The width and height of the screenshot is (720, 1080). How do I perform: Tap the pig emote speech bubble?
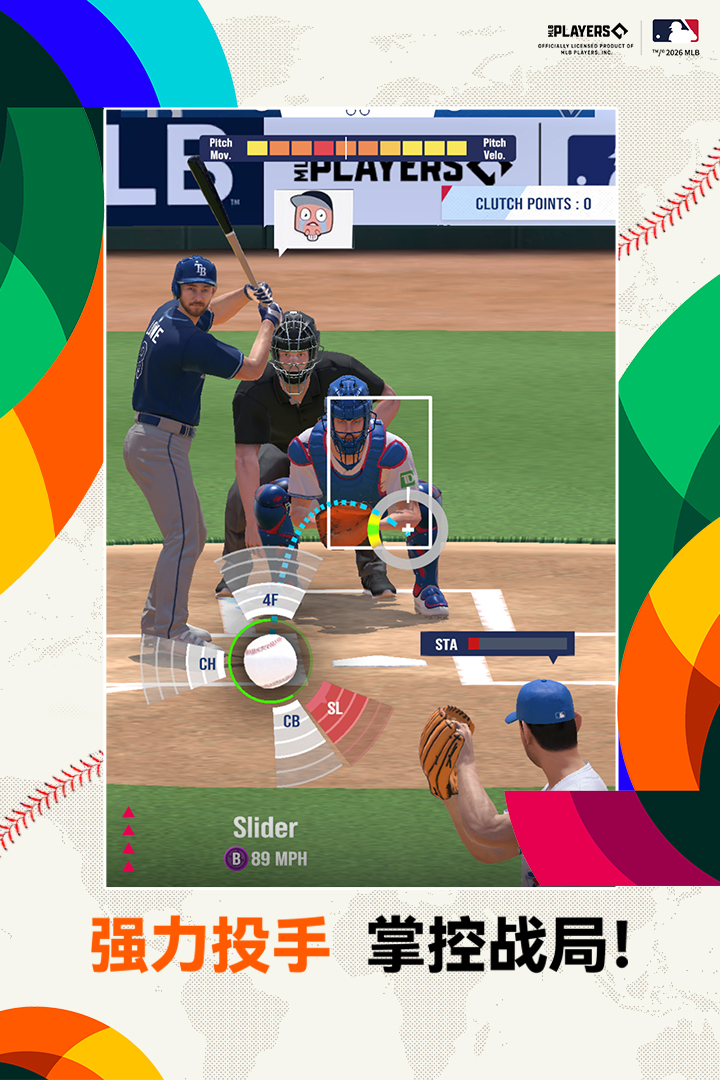(313, 218)
